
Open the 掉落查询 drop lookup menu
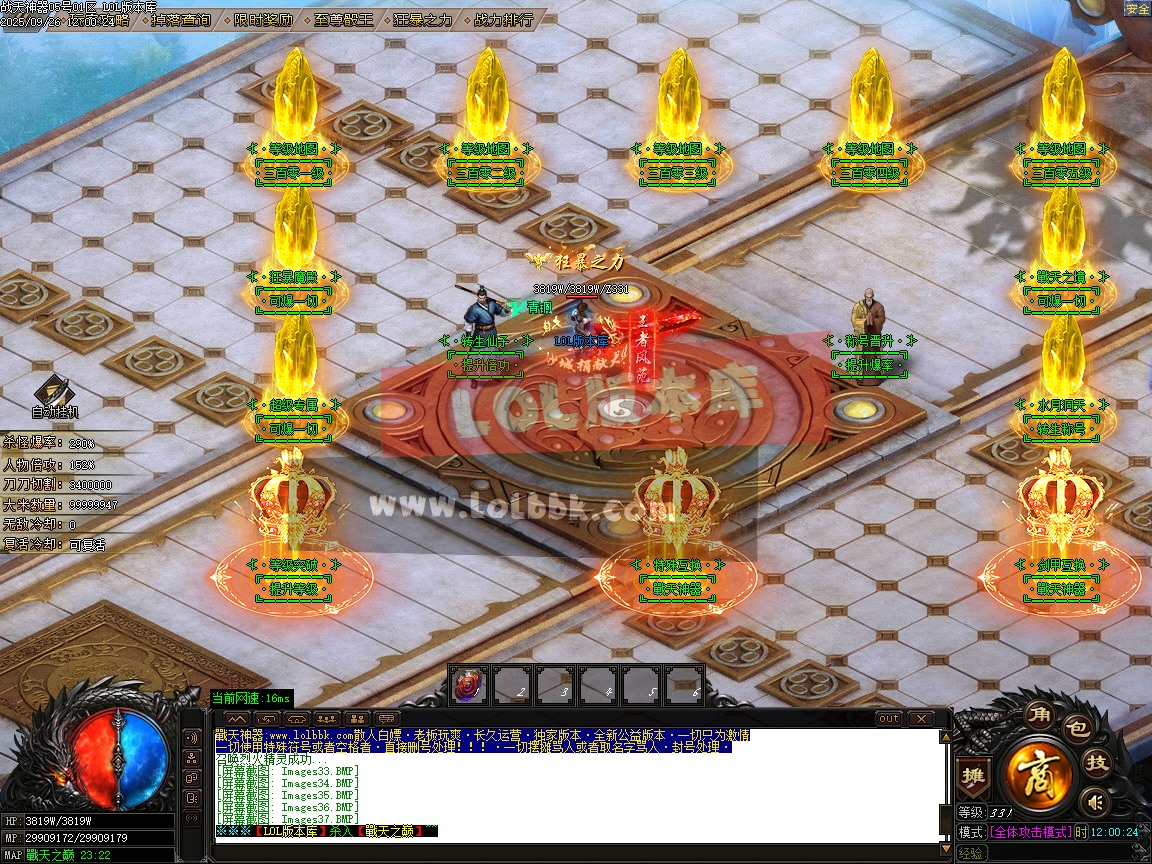pyautogui.click(x=182, y=19)
